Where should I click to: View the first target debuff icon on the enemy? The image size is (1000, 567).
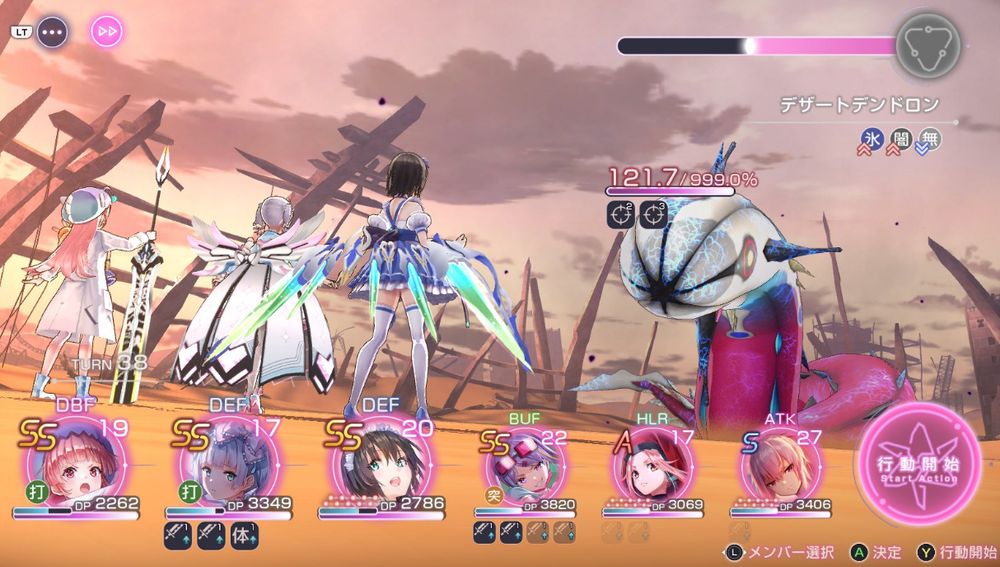(x=621, y=212)
